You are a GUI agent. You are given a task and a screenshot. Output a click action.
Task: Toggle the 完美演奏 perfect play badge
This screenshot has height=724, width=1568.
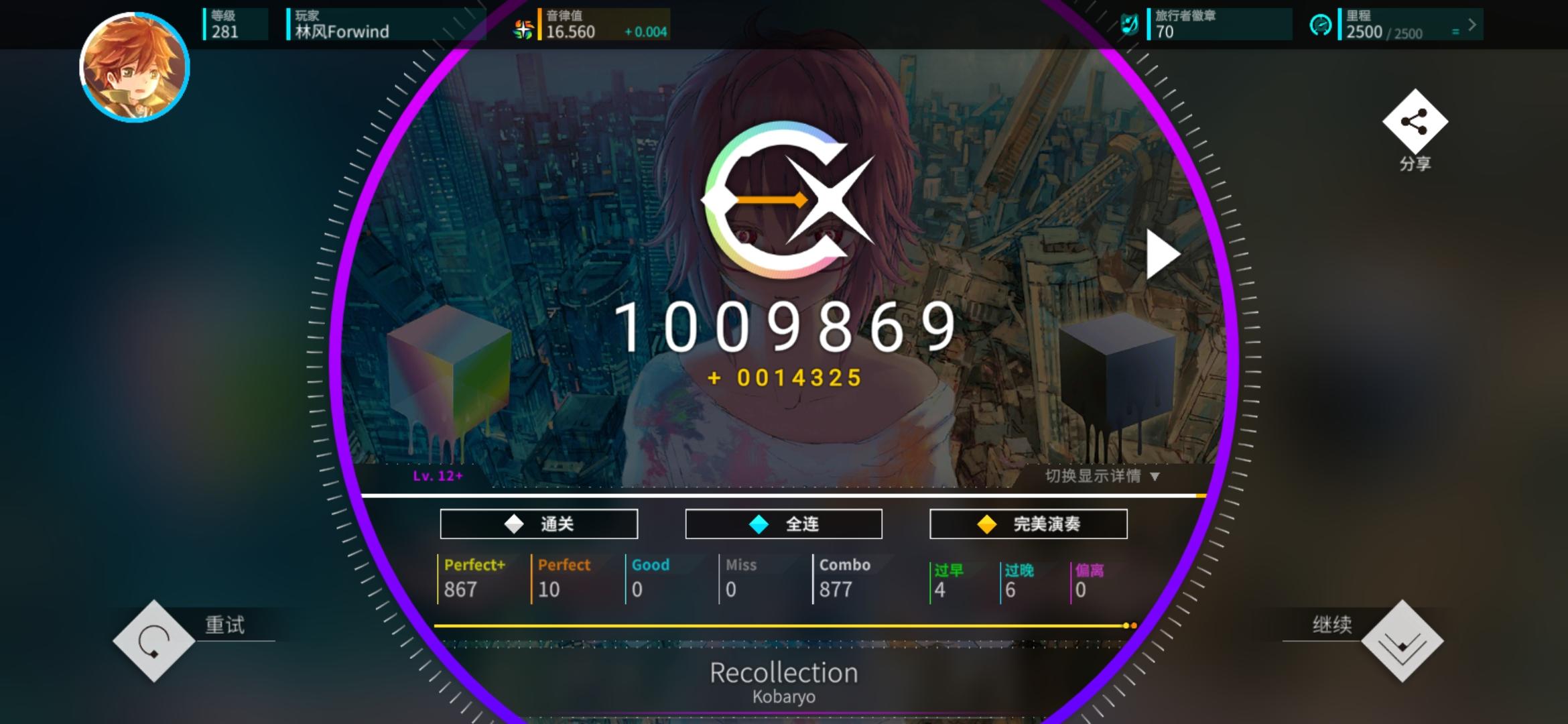tap(1028, 524)
